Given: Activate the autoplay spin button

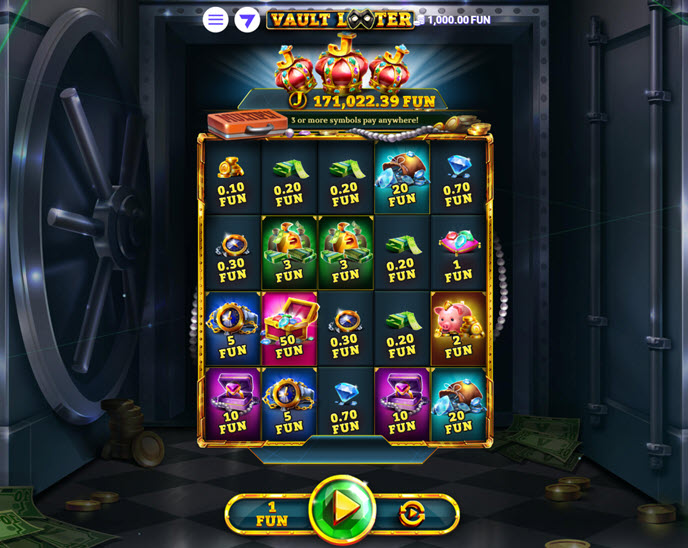Looking at the screenshot, I should [411, 514].
